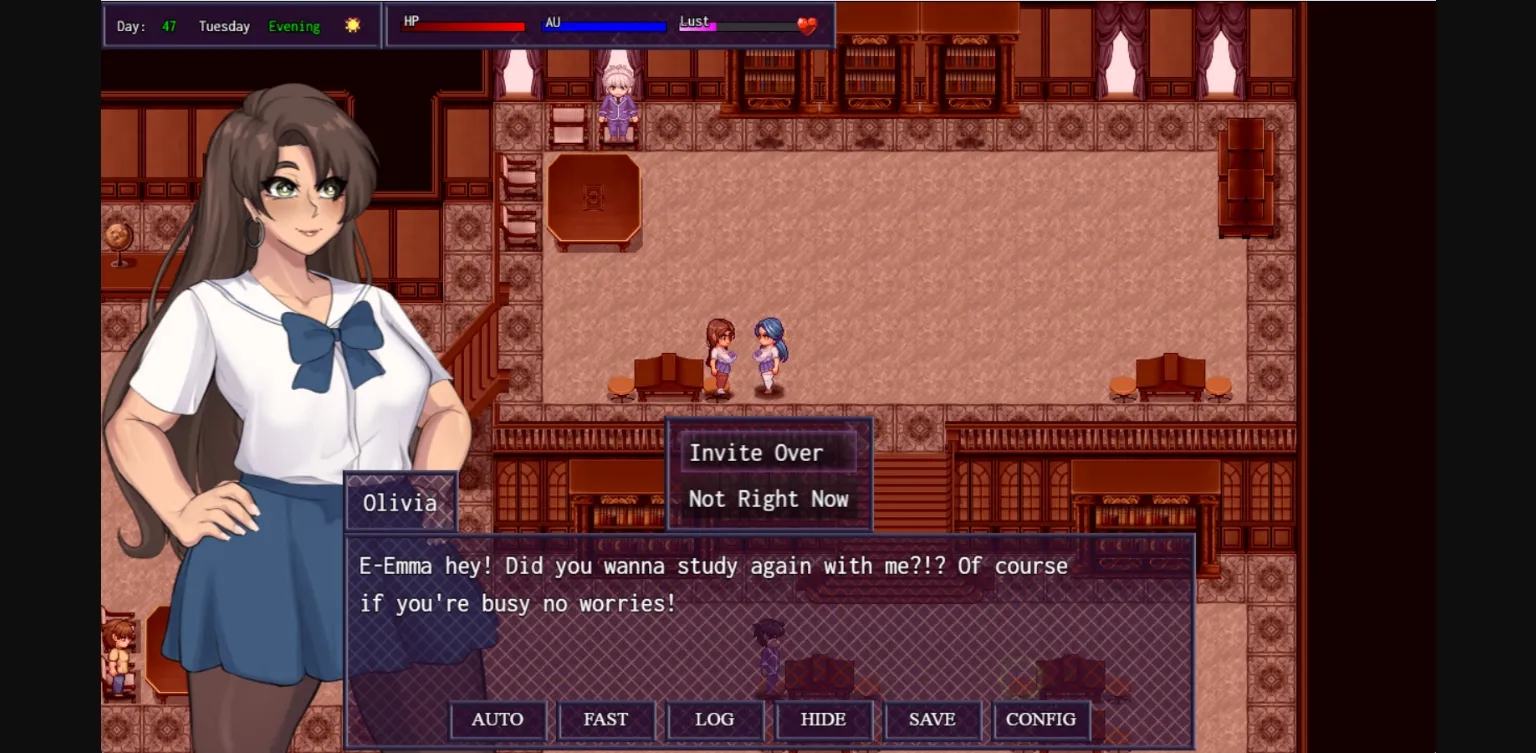Open the SAVE menu
The height and width of the screenshot is (753, 1536).
coord(933,719)
